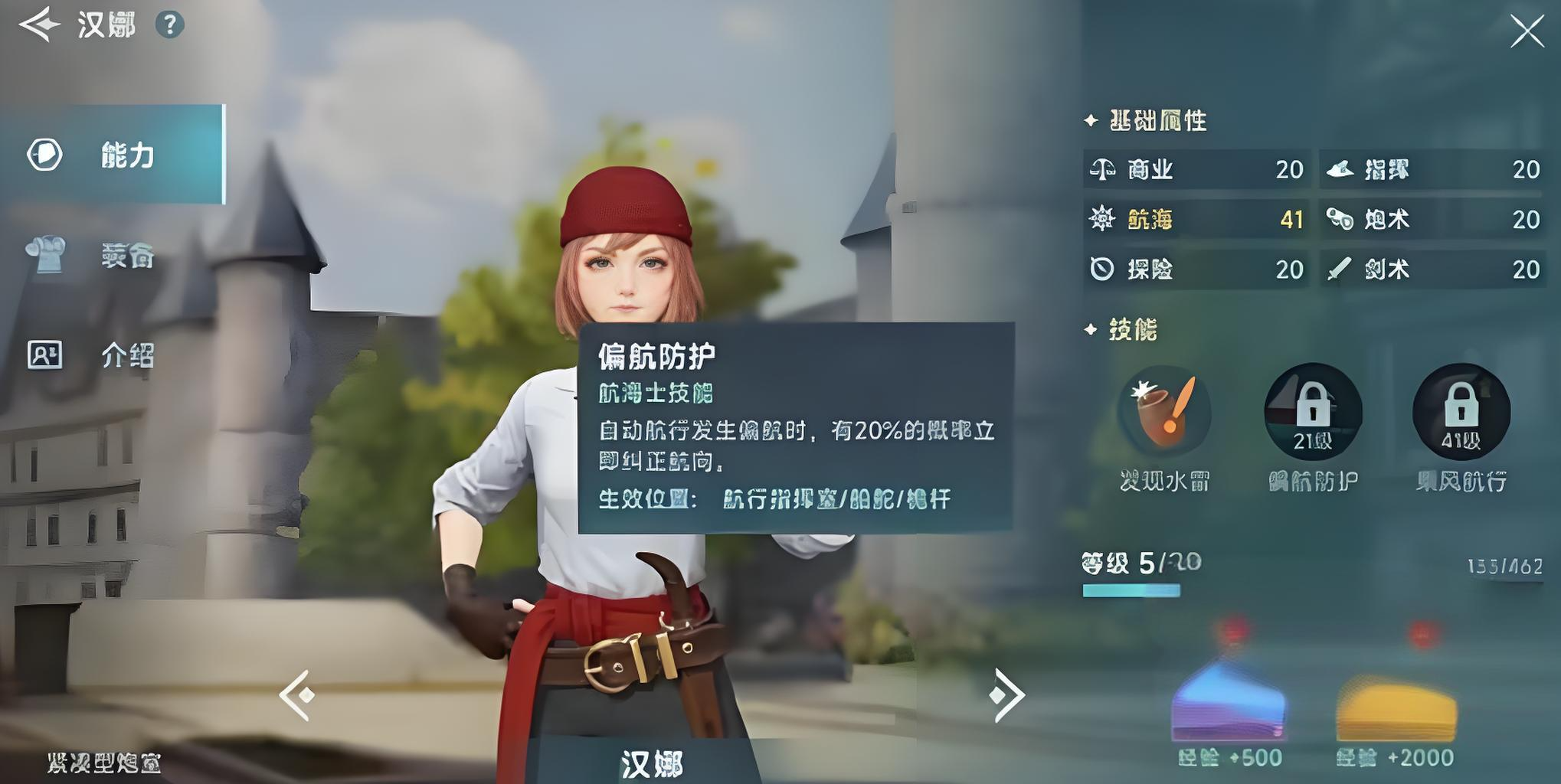Switch to the 能力 tab
This screenshot has height=784, width=1561.
click(113, 155)
